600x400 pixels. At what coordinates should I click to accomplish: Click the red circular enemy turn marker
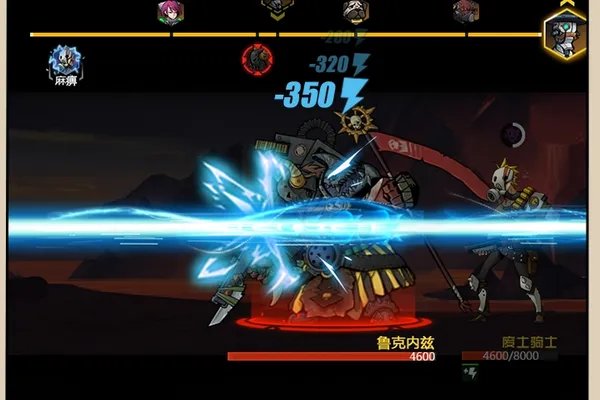point(257,60)
